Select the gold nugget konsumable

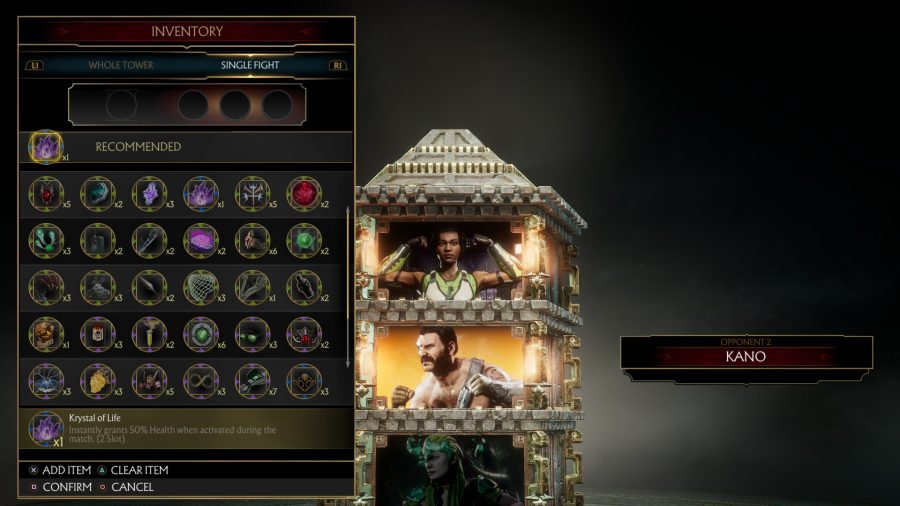pos(98,380)
